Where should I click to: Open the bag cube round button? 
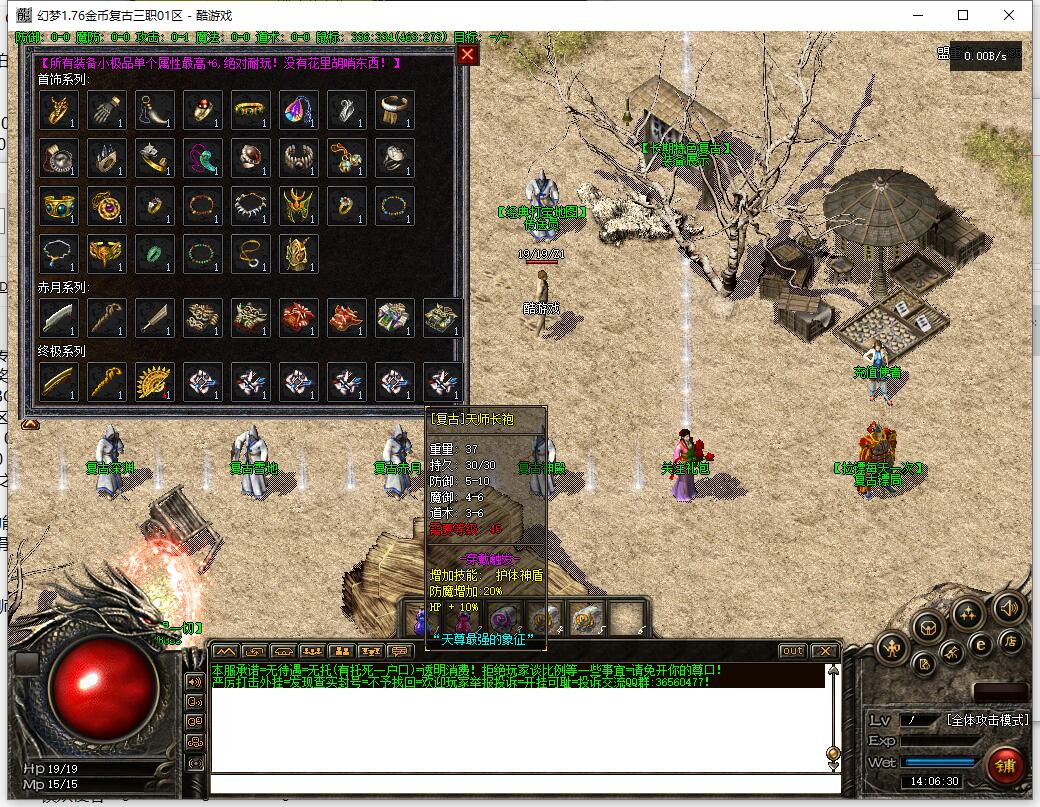pyautogui.click(x=929, y=628)
